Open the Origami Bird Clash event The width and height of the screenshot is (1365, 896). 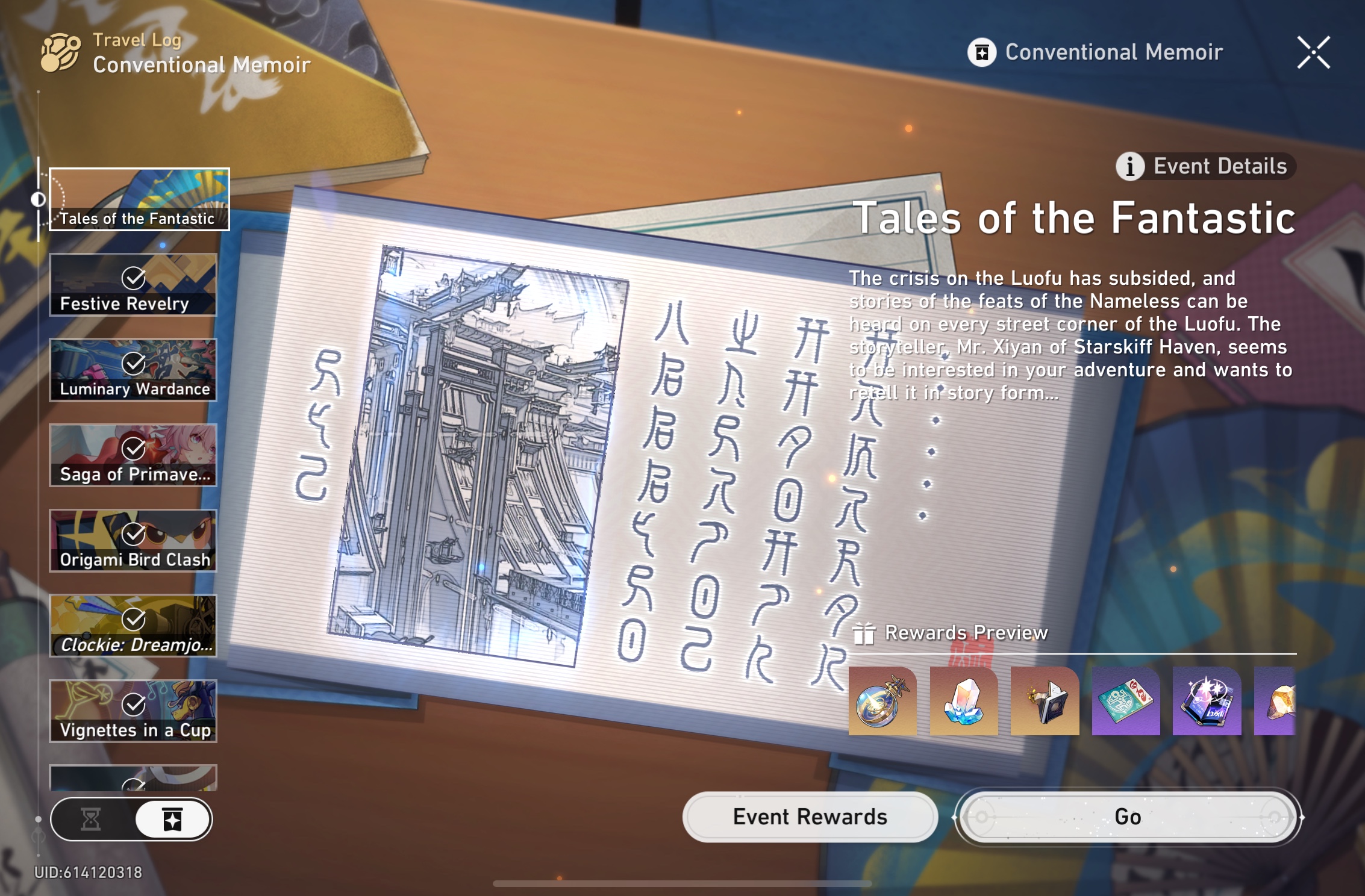(x=133, y=541)
